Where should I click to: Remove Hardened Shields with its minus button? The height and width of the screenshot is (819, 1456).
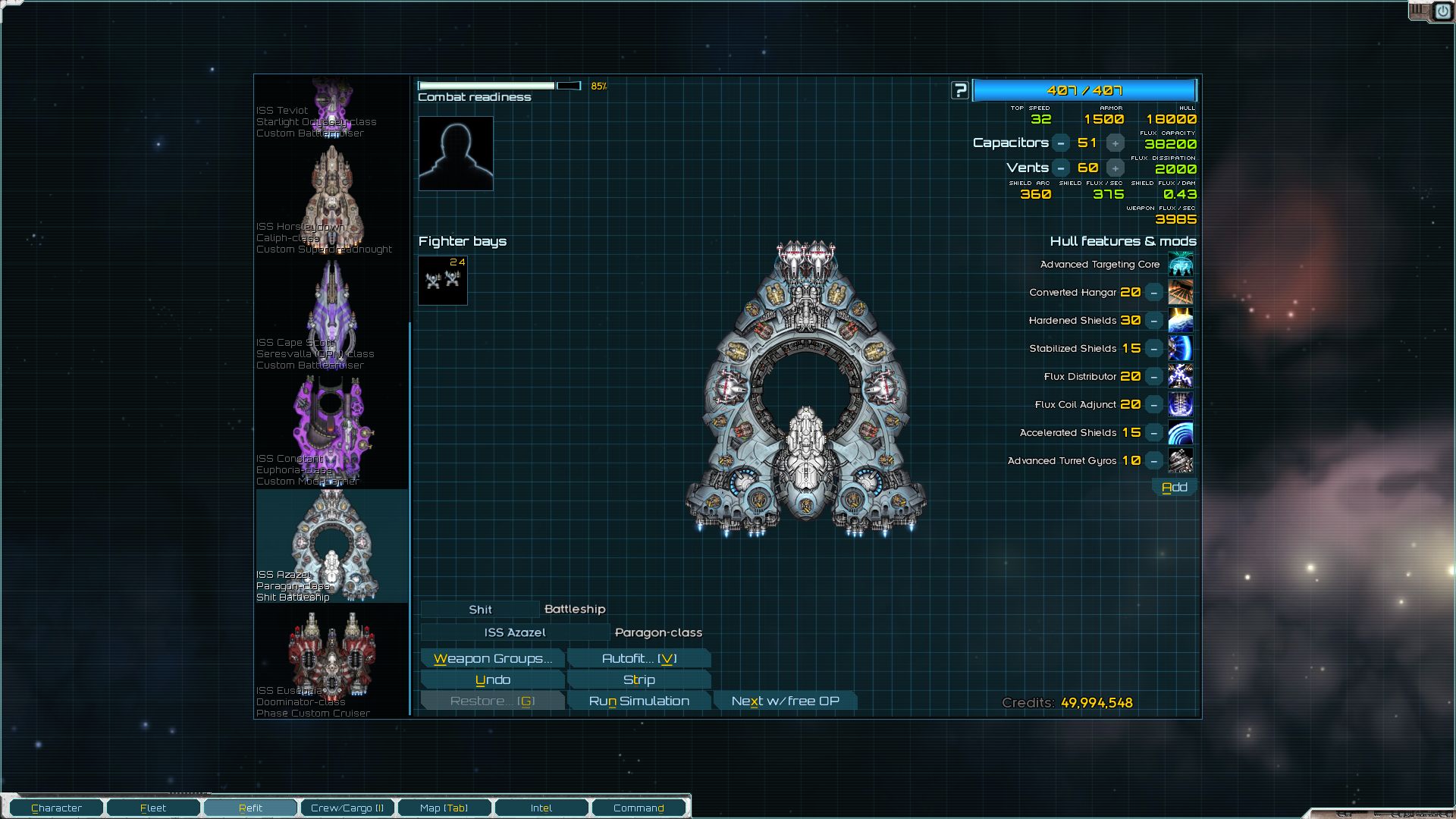click(x=1153, y=320)
